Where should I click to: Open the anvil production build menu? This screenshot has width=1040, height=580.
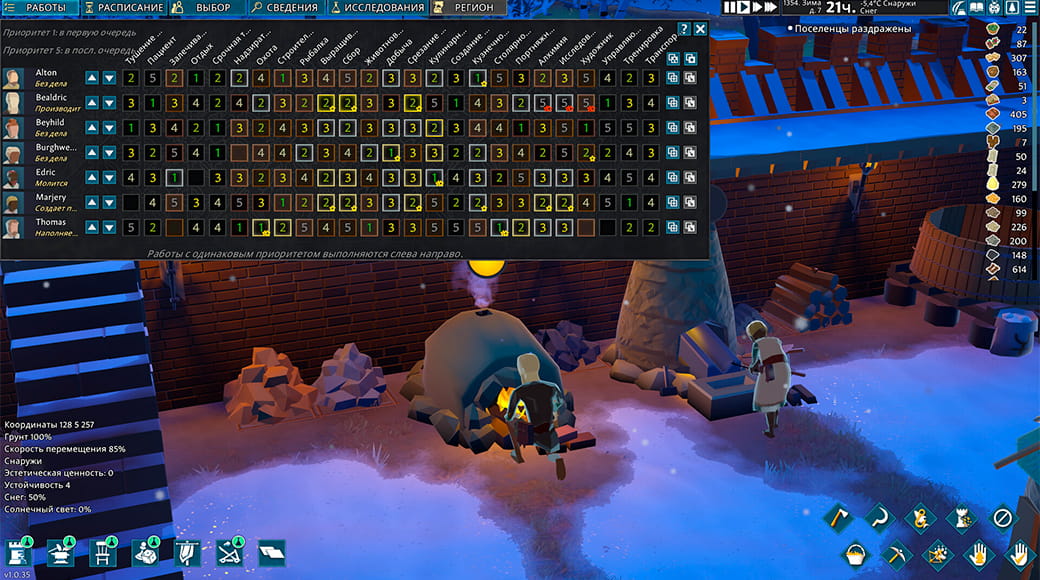(58, 552)
